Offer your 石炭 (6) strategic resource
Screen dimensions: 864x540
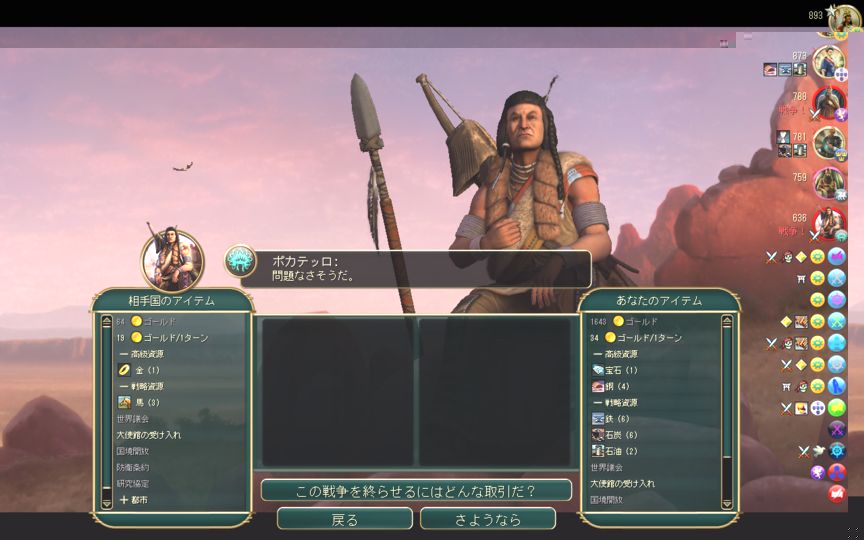(621, 435)
